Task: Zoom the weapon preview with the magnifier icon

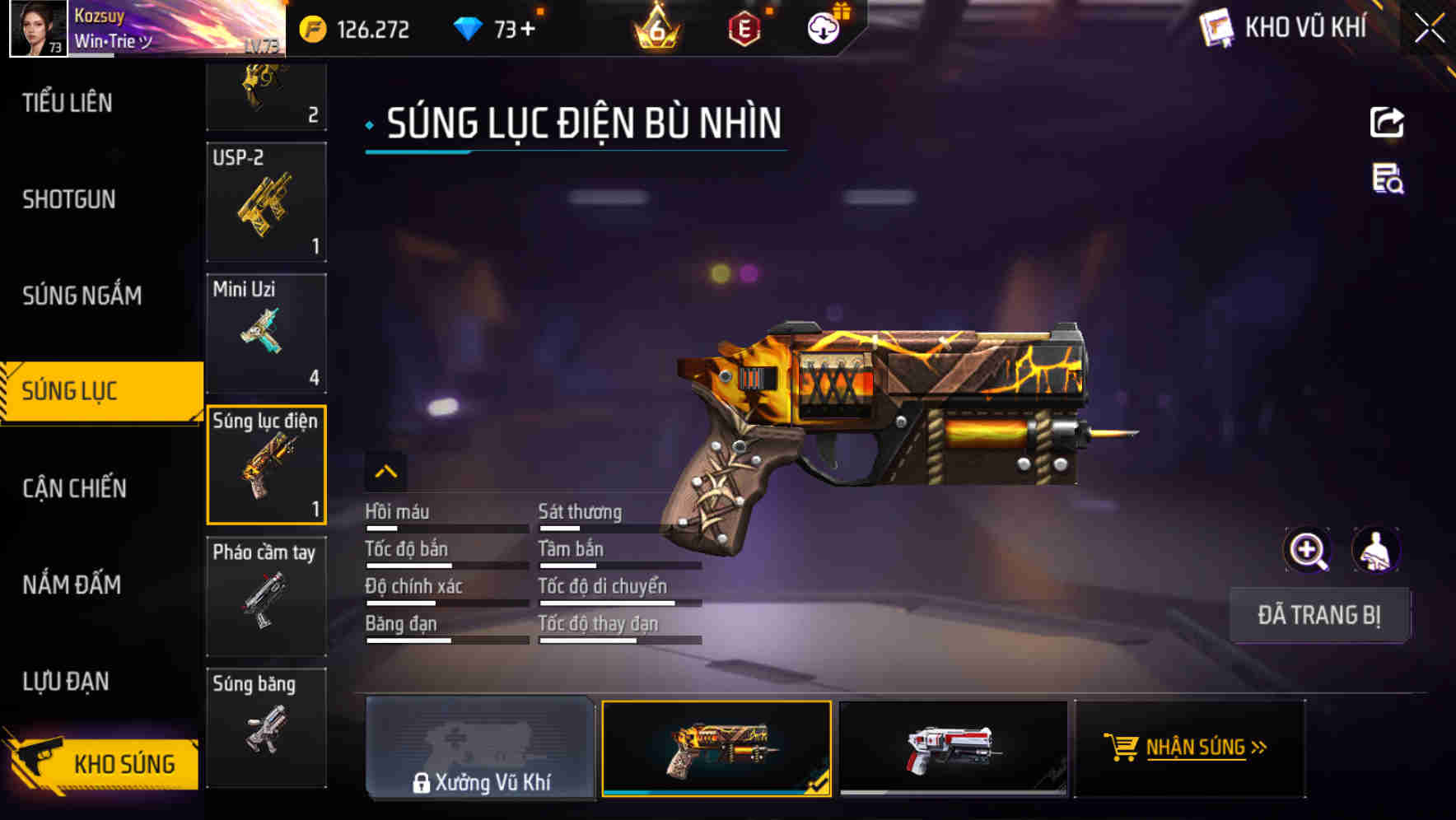Action: pos(1309,550)
